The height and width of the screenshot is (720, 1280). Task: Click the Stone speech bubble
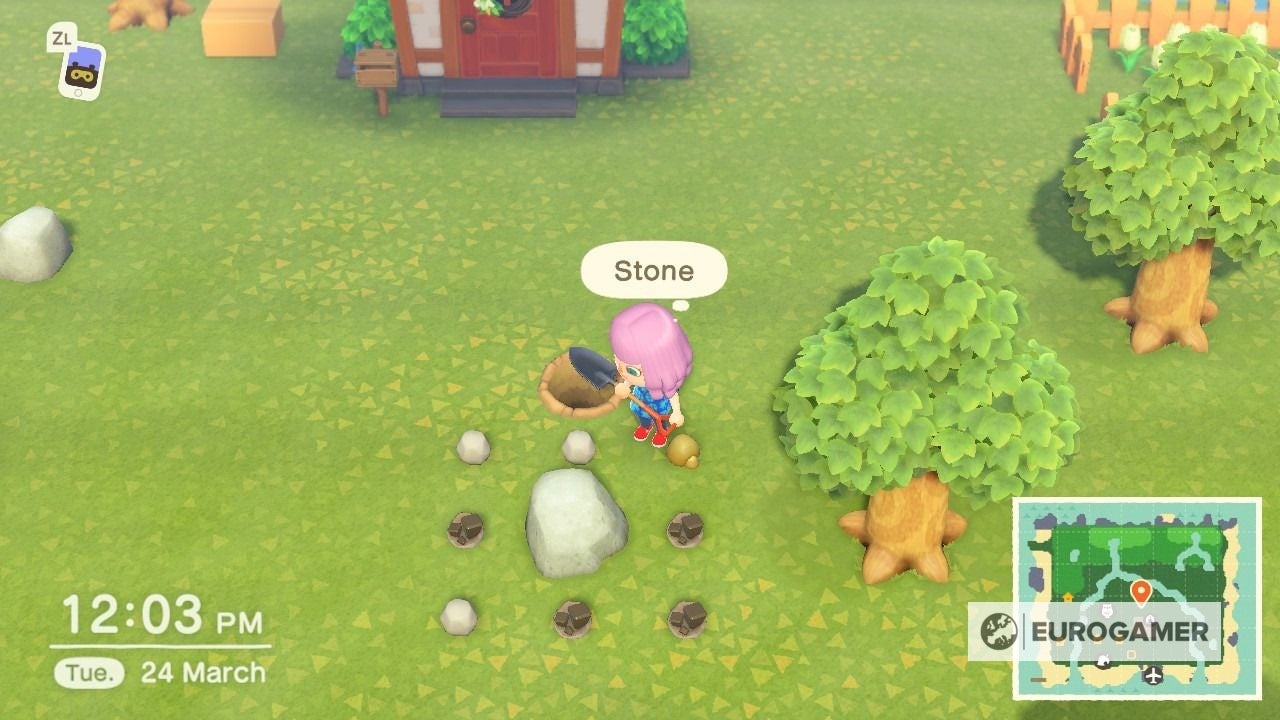coord(652,270)
